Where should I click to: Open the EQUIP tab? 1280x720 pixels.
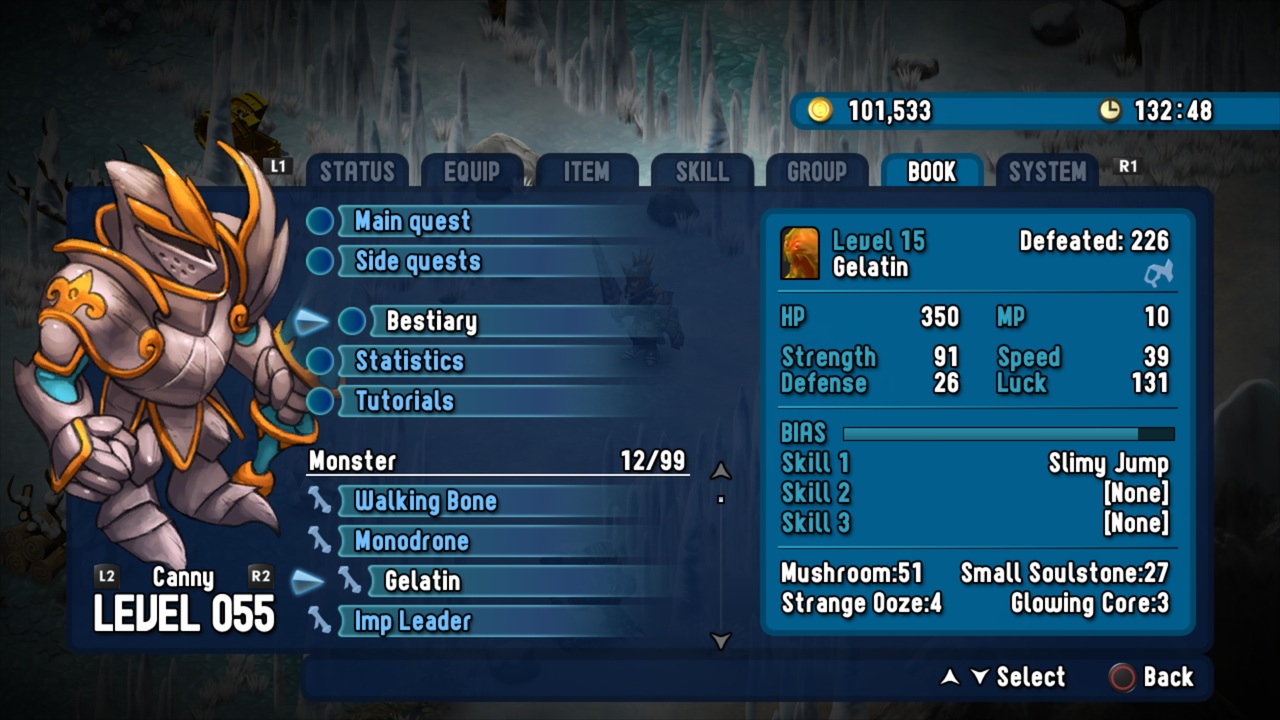(x=472, y=172)
